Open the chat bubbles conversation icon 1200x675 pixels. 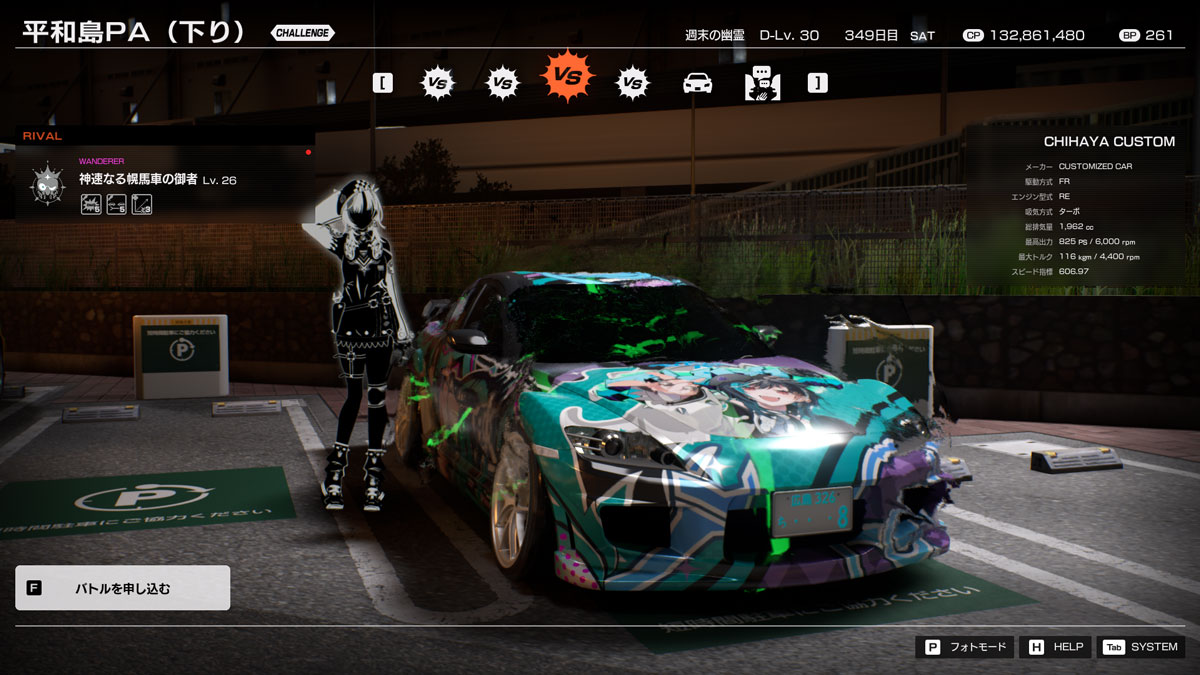pos(762,83)
